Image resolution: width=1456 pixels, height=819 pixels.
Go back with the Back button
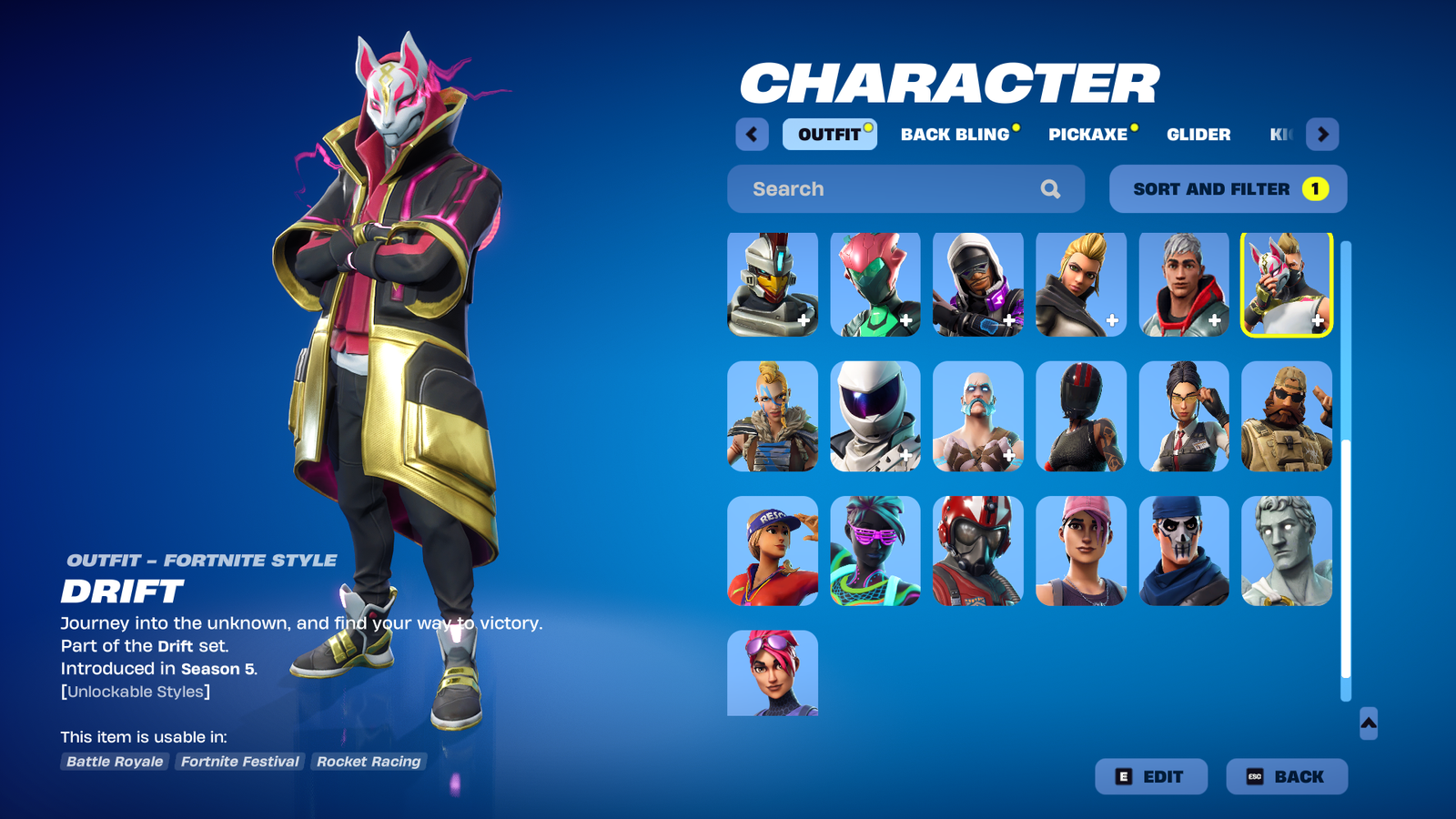(1286, 776)
